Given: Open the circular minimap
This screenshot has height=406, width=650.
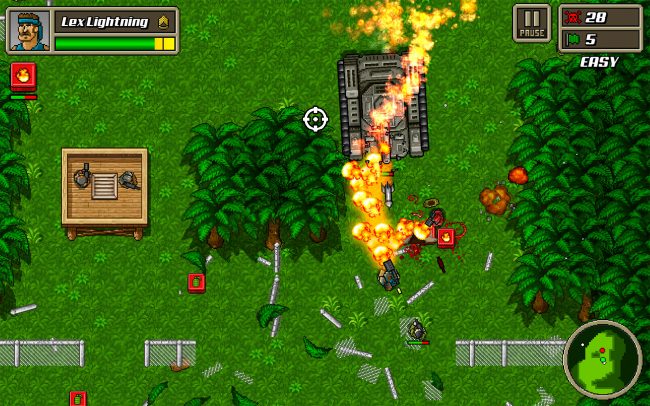Looking at the screenshot, I should (602, 359).
